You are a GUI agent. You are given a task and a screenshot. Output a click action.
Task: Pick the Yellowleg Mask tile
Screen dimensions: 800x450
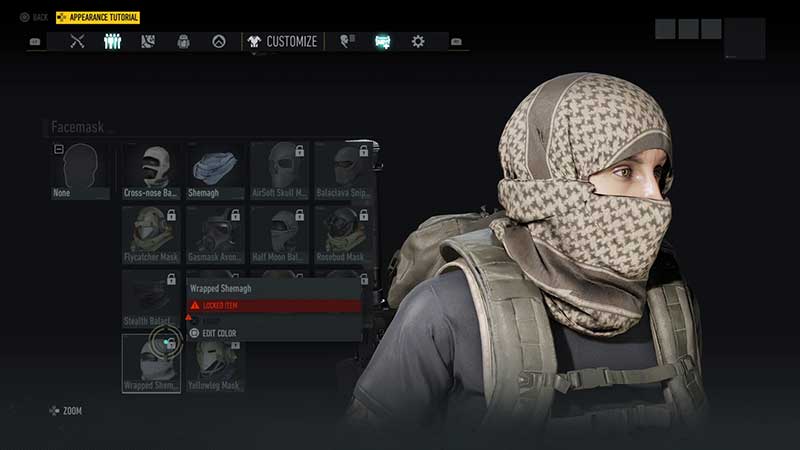coord(215,363)
